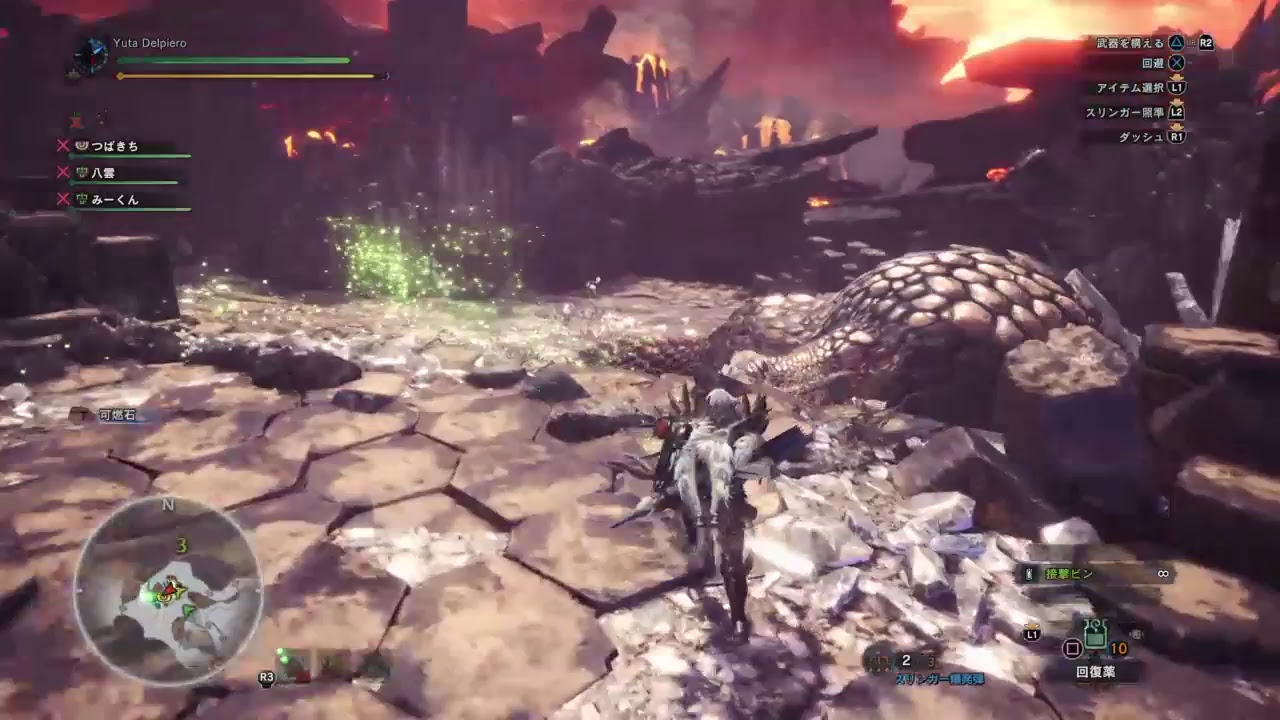The height and width of the screenshot is (720, 1280).
Task: Click the compass rose on the minimap
Action: [167, 507]
